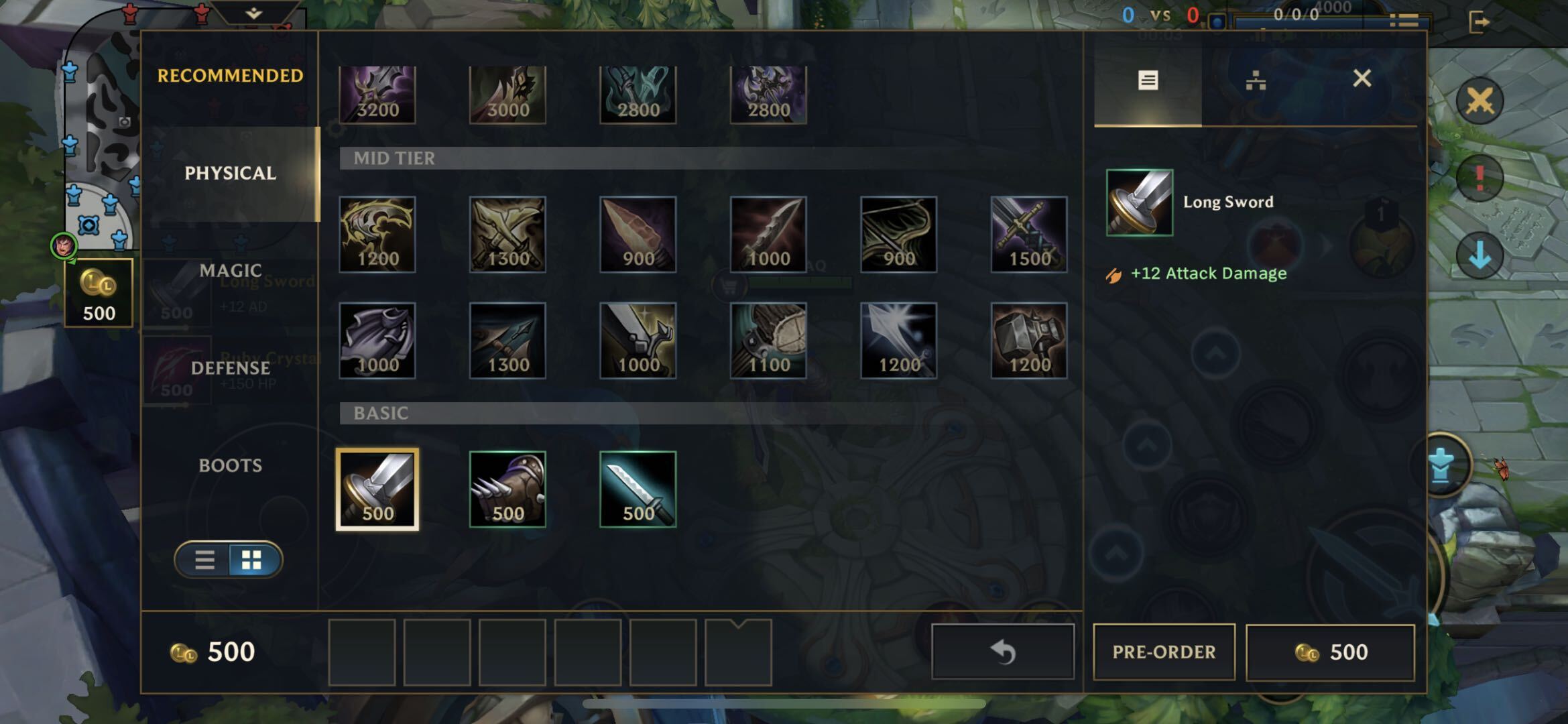Screen dimensions: 1568x724
Task: Select the Long Sword in Basic items
Action: [x=377, y=490]
